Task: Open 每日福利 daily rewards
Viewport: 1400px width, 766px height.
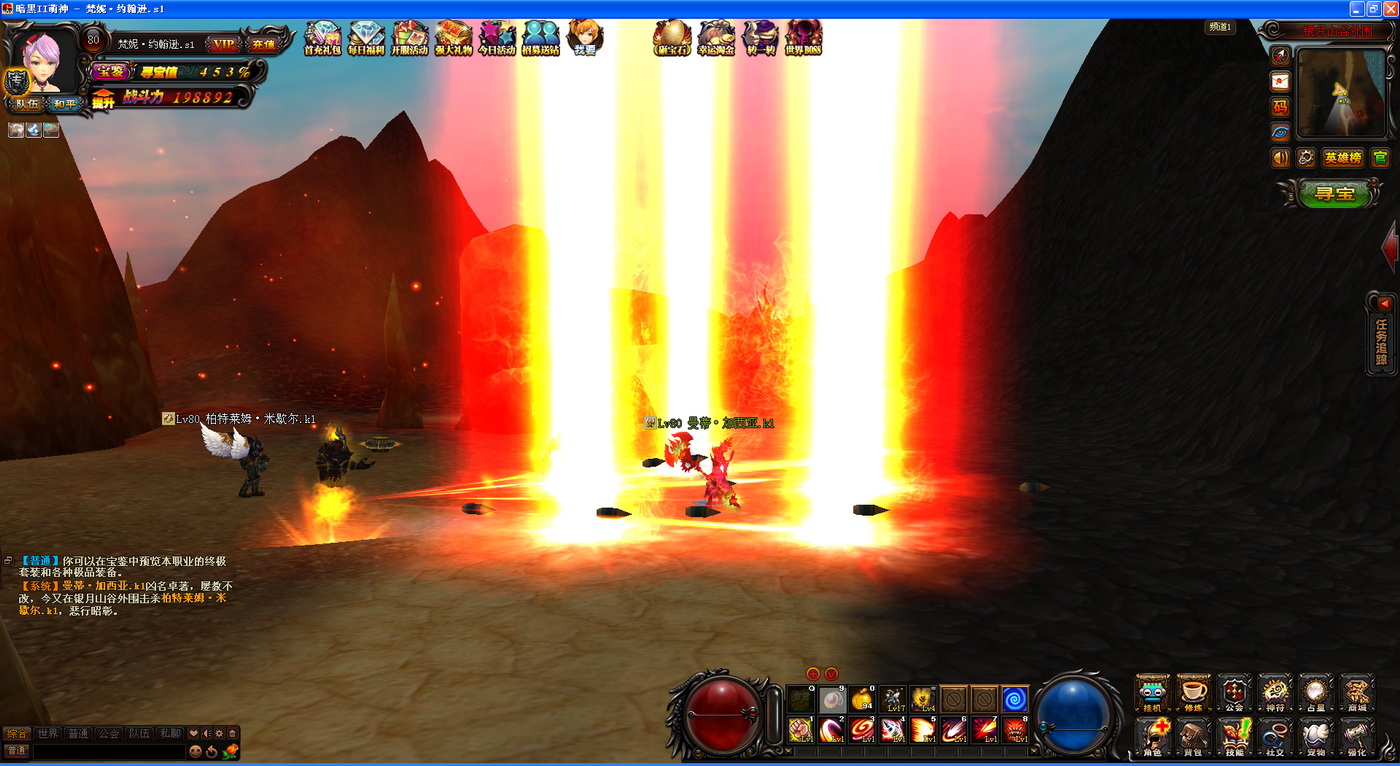Action: [366, 39]
